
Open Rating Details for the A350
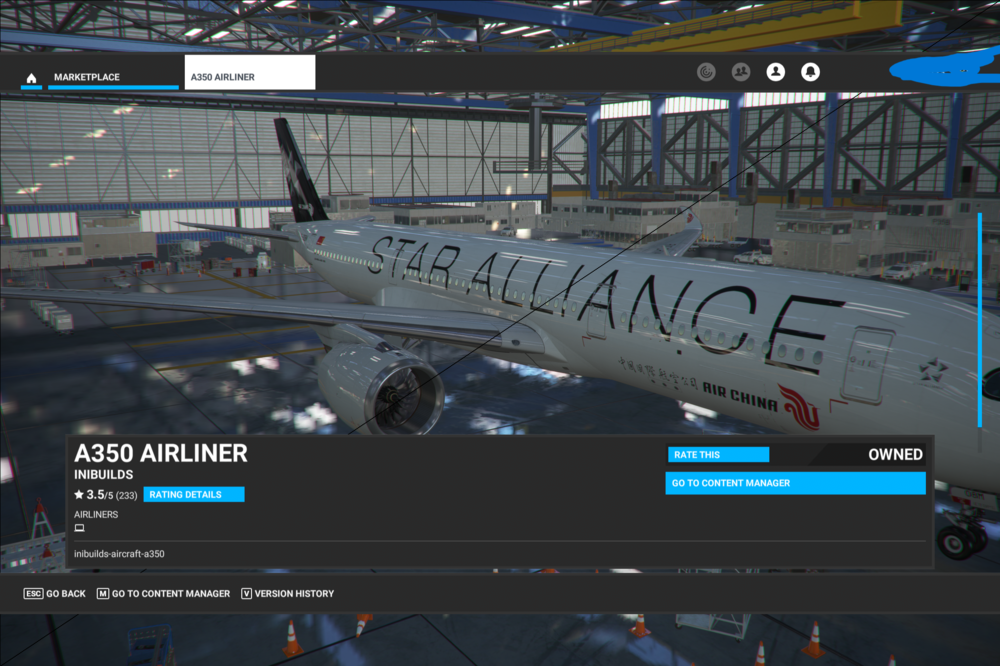(194, 494)
